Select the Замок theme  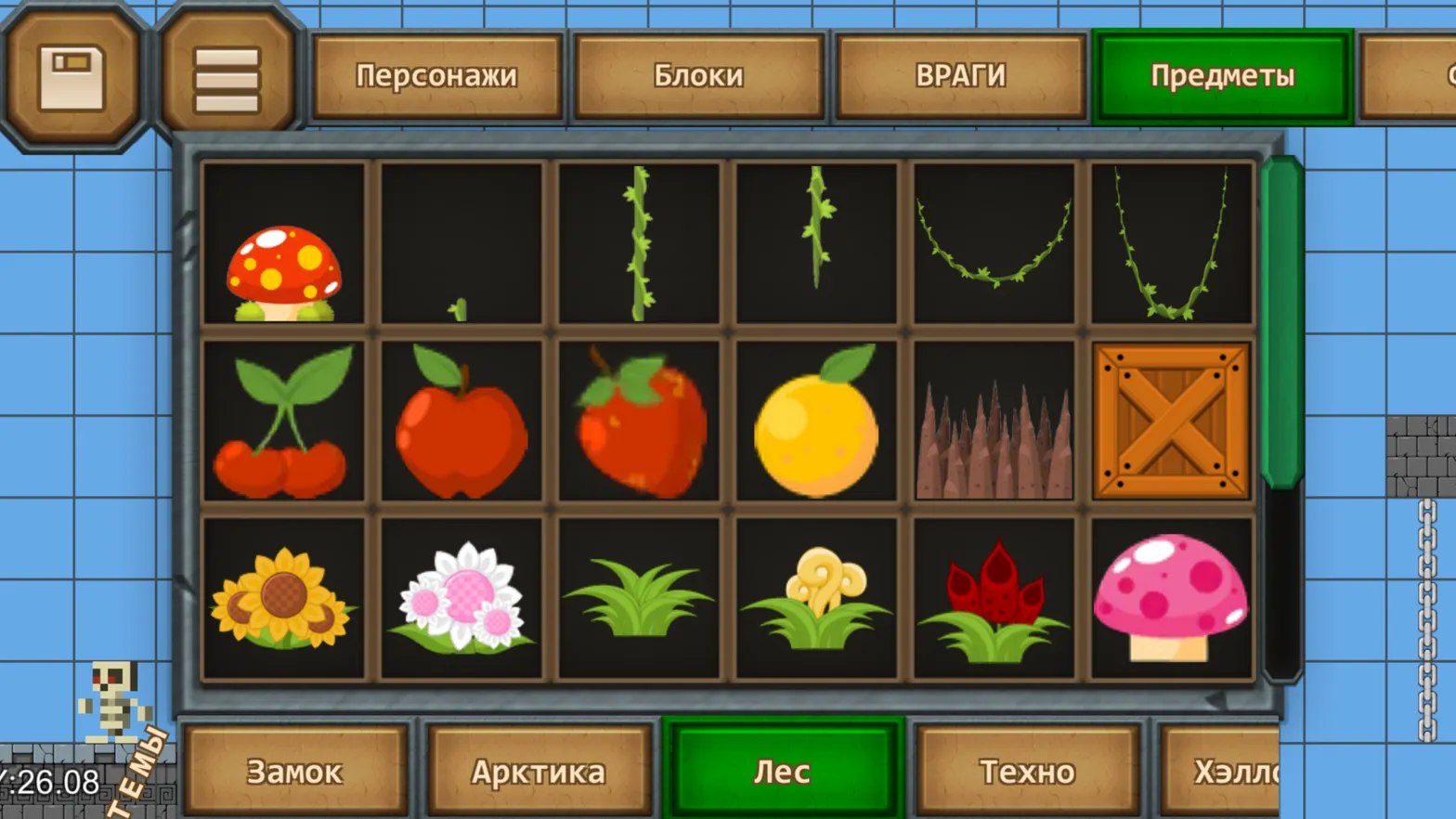[x=293, y=770]
